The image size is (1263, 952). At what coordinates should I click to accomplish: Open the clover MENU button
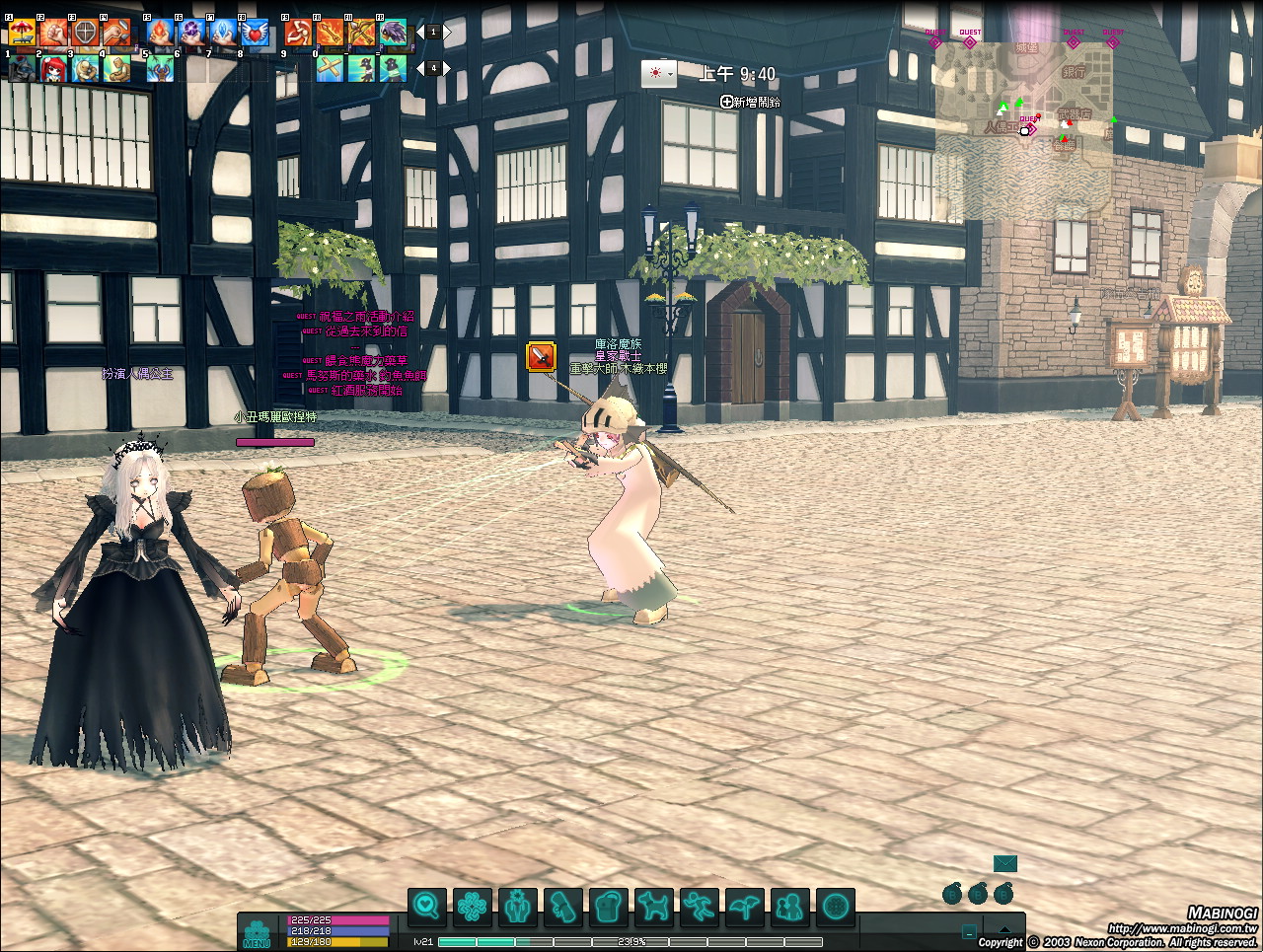257,932
